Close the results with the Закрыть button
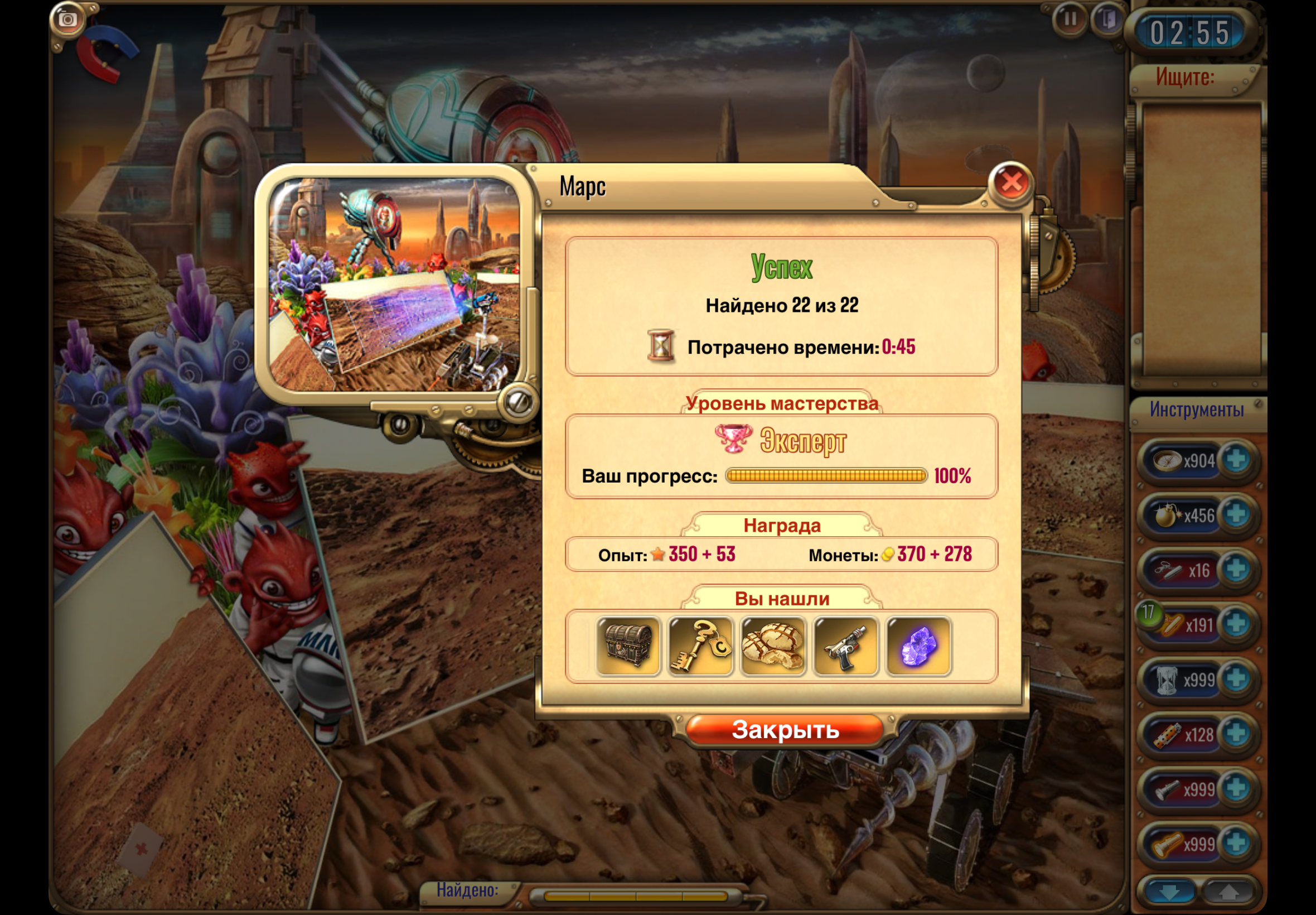 tap(785, 730)
